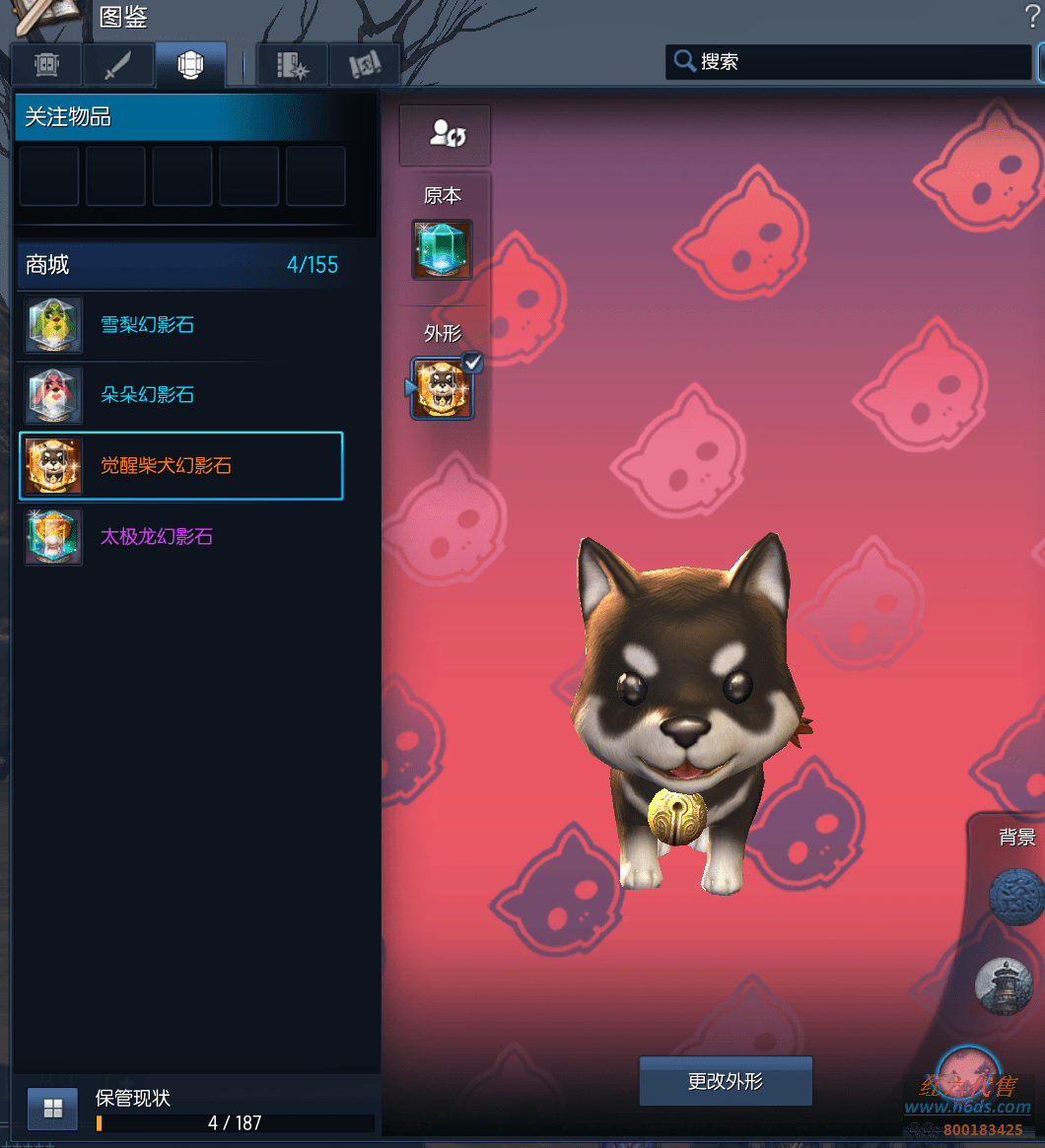Select the 觉醒柴犬幻影石 row
This screenshot has width=1045, height=1148.
(180, 466)
